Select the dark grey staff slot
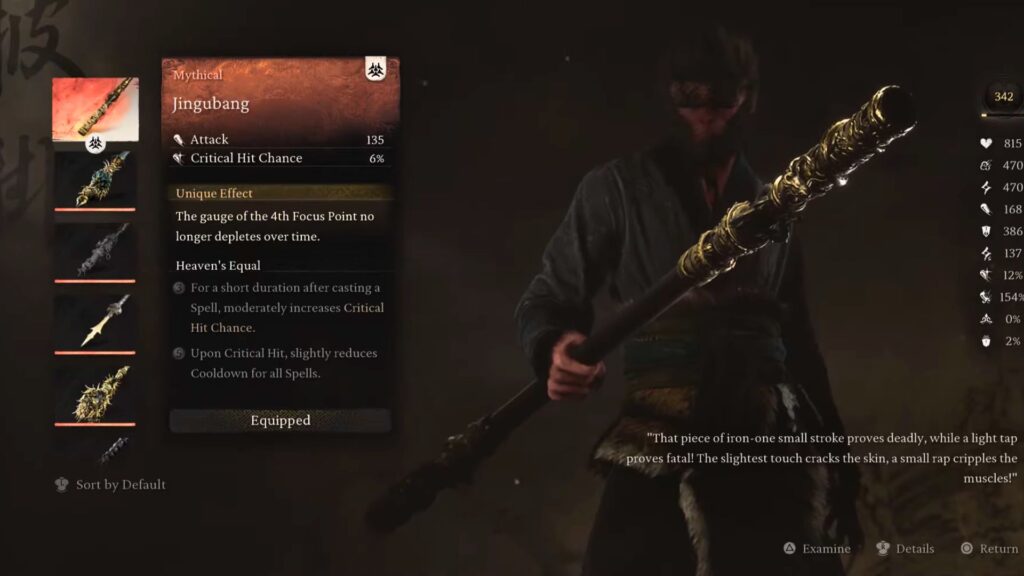 click(x=95, y=250)
